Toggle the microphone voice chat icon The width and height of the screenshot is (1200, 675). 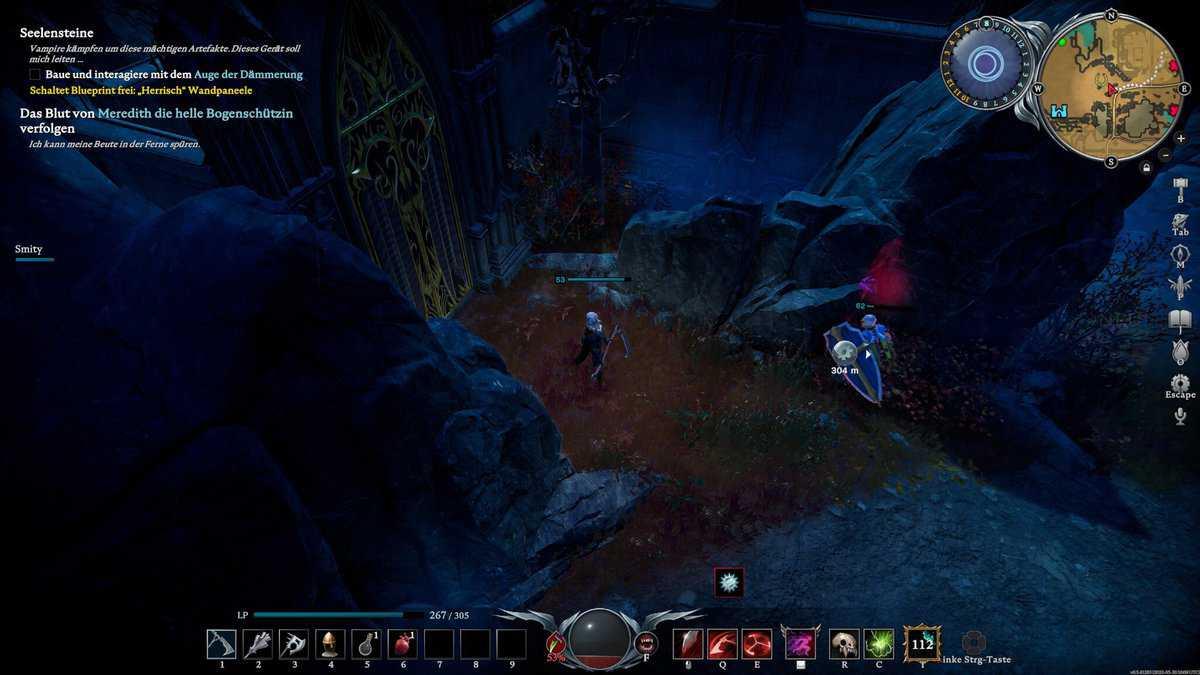pyautogui.click(x=1180, y=416)
